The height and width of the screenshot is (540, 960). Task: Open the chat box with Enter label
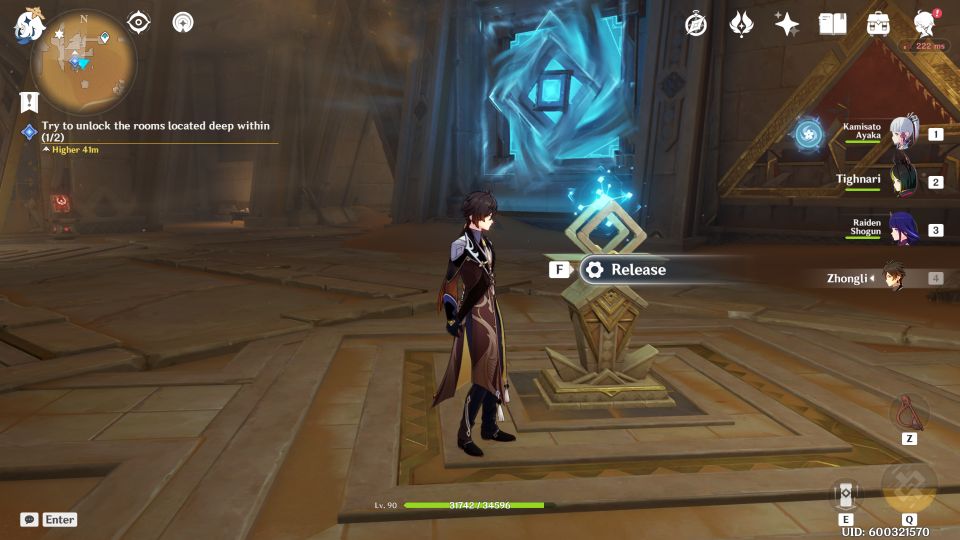point(48,520)
